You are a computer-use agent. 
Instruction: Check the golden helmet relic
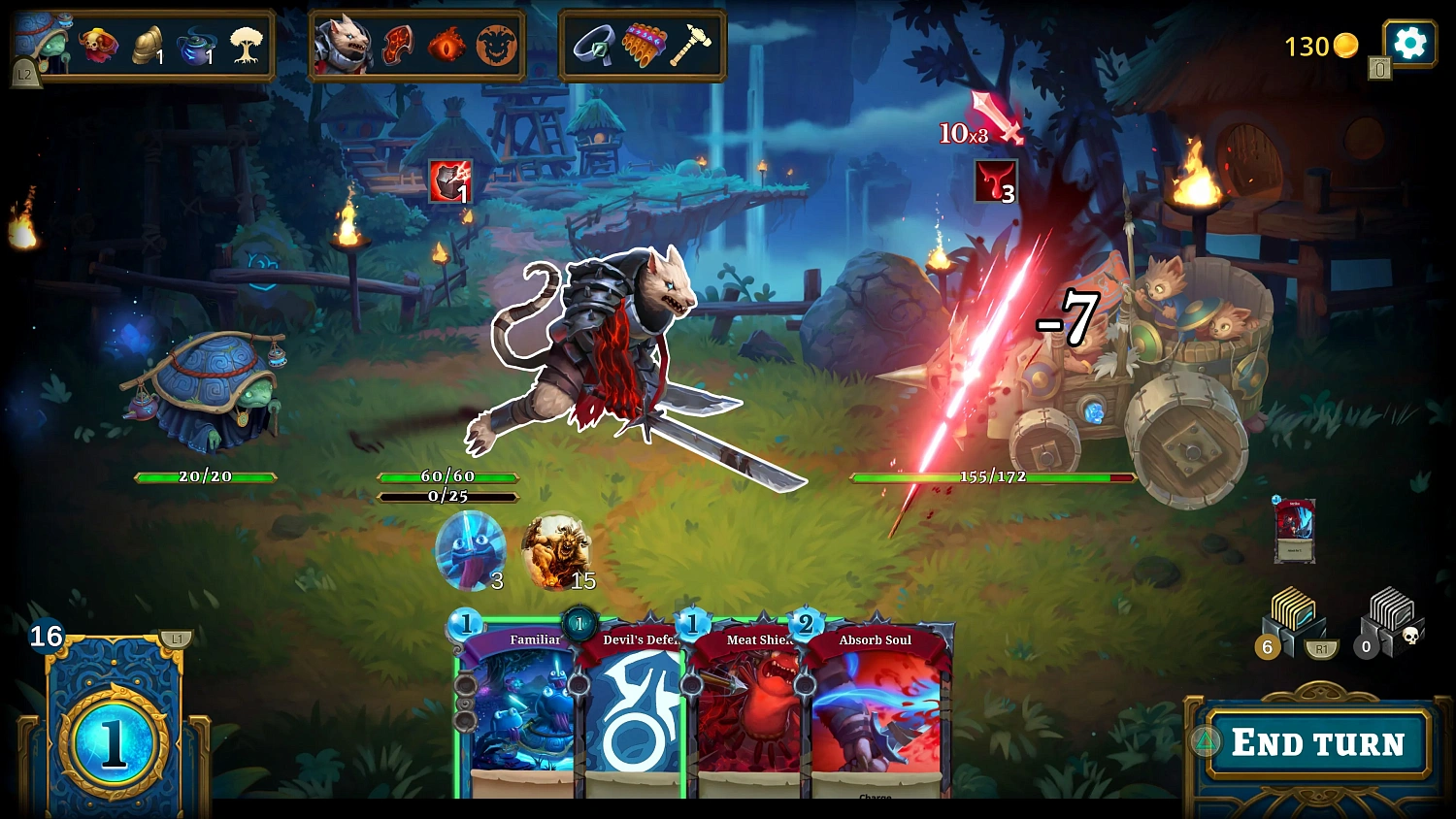[x=148, y=45]
